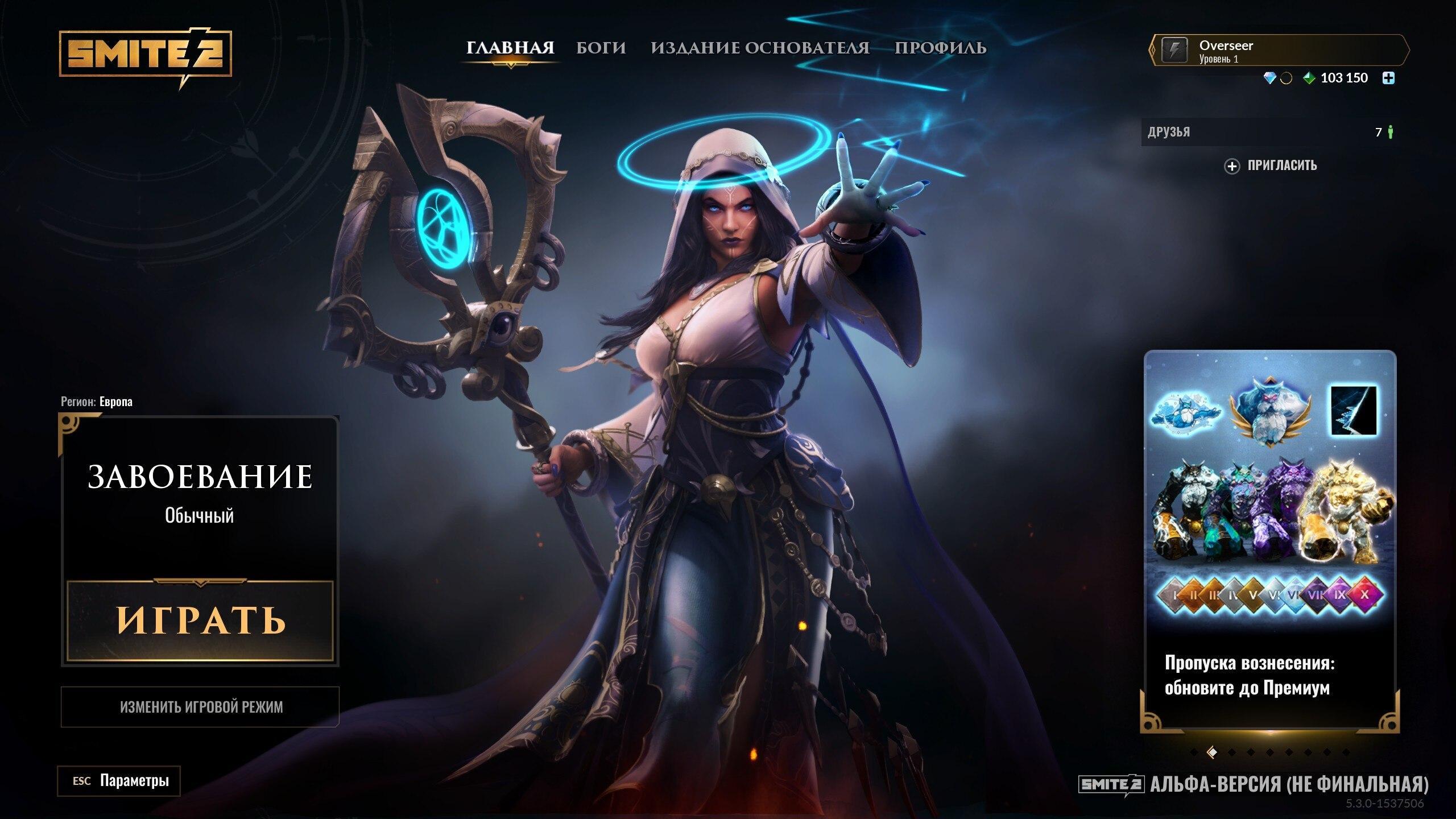
Task: Open the ИЗДАНИЕ ОСНОВАТЕЛЯ tab
Action: click(x=760, y=48)
